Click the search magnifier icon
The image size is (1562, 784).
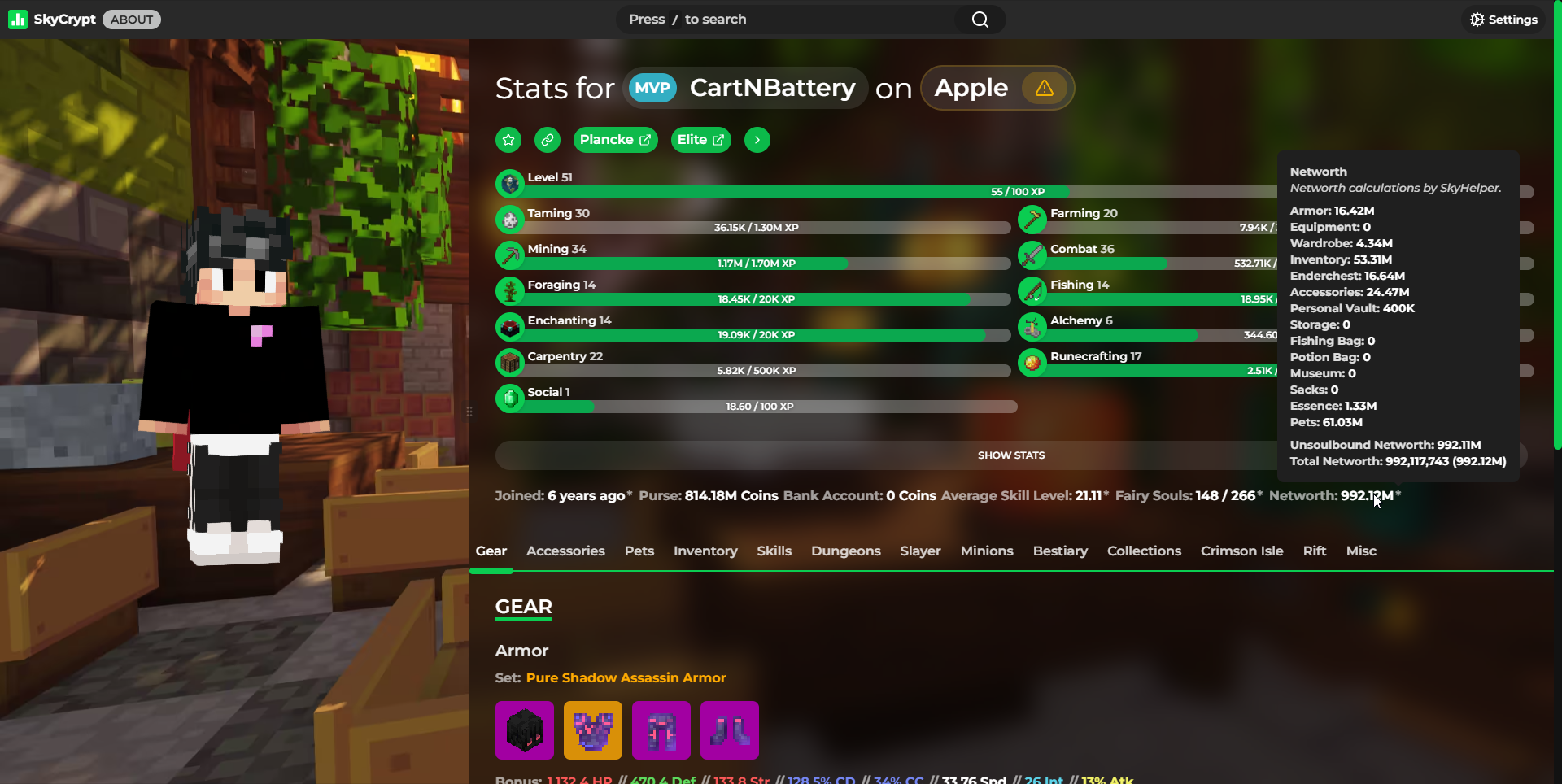click(980, 19)
